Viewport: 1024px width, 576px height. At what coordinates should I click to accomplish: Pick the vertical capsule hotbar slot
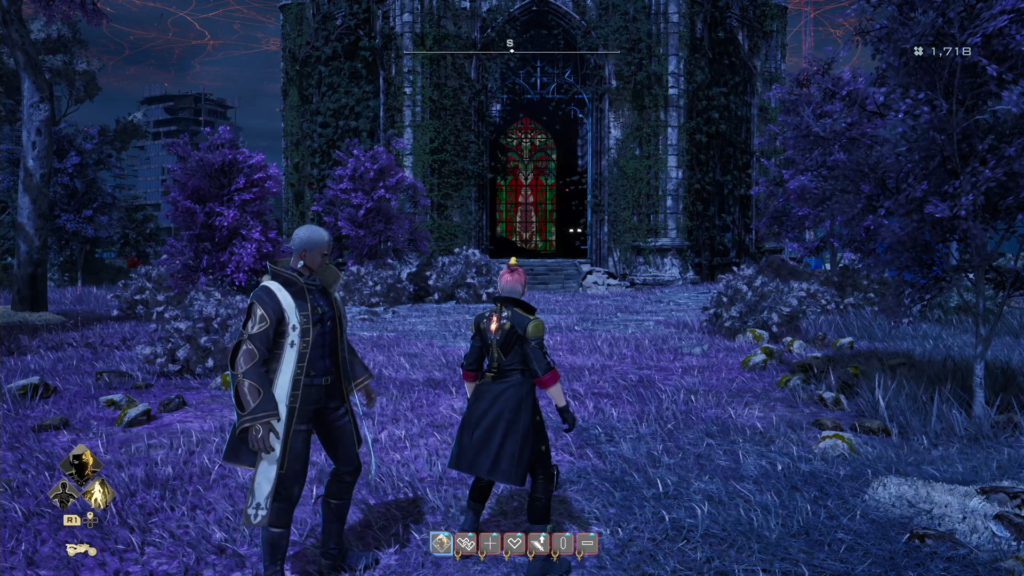click(x=562, y=543)
